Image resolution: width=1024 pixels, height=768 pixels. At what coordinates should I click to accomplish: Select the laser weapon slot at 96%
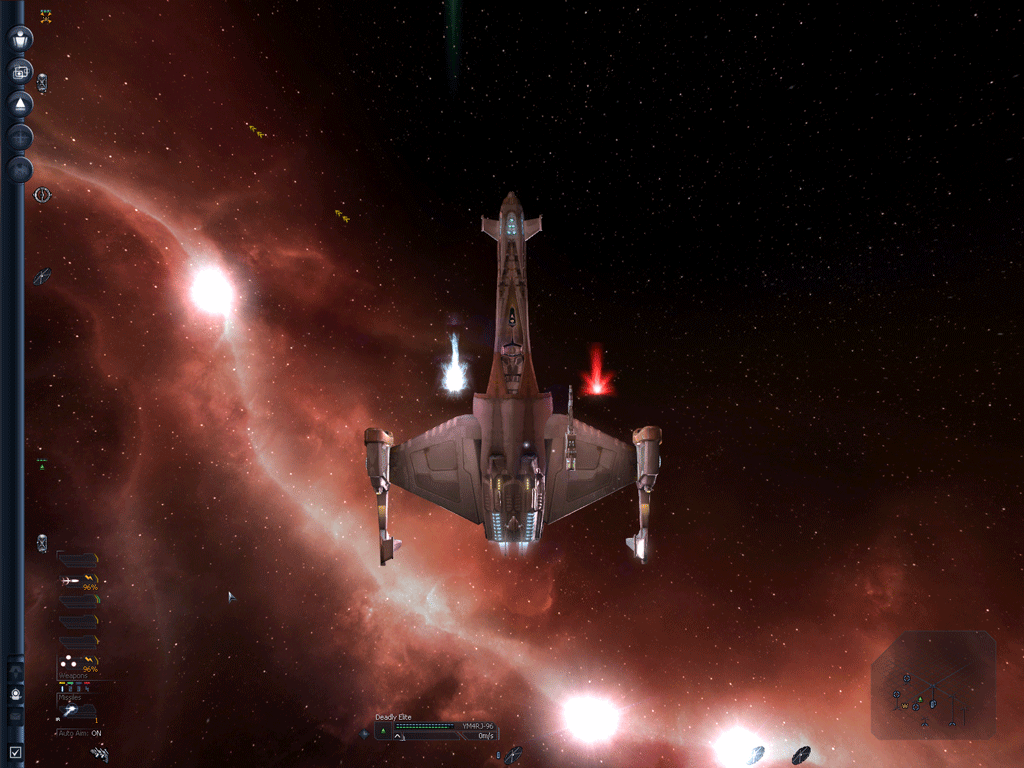pyautogui.click(x=78, y=581)
